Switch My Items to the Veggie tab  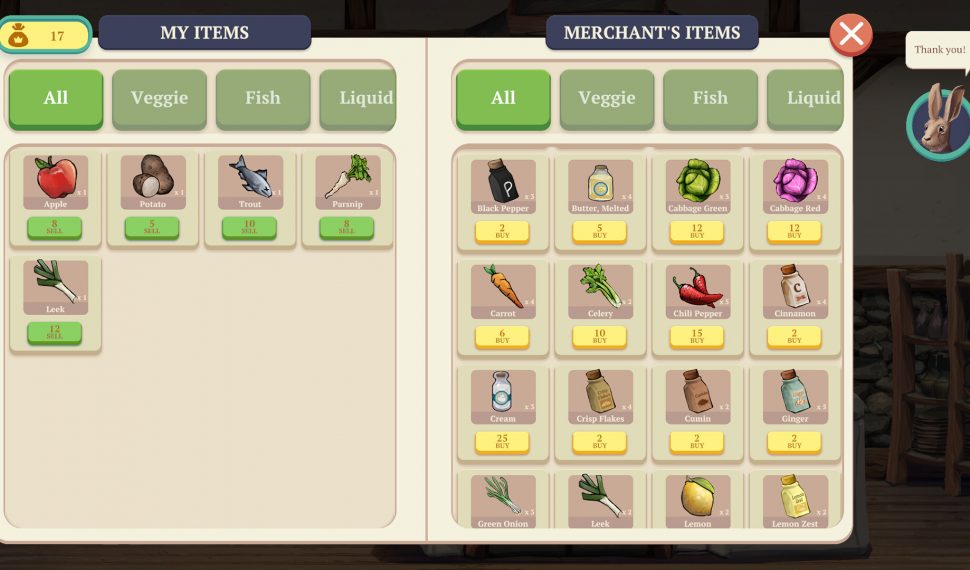pyautogui.click(x=159, y=98)
